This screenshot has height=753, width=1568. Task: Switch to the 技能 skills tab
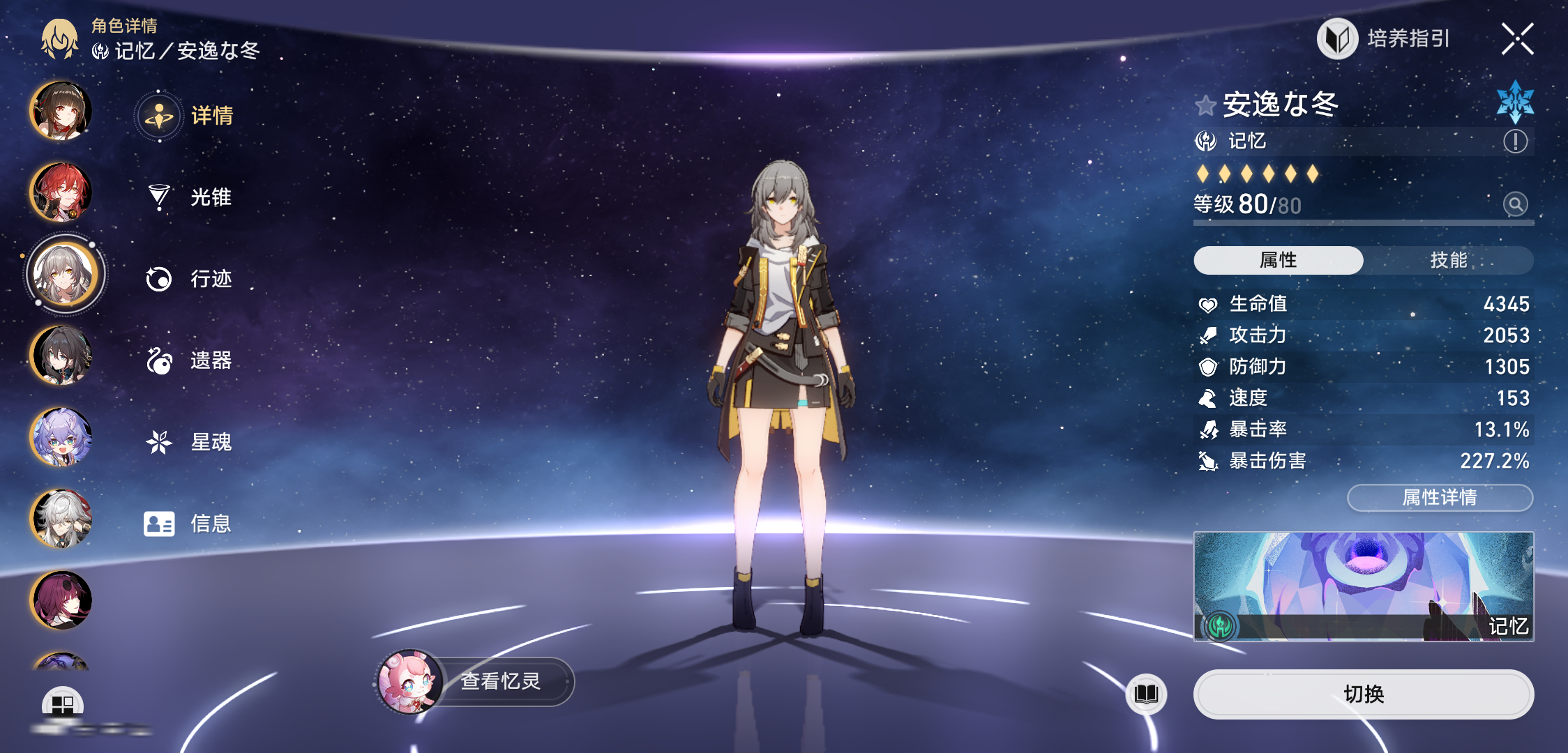click(1448, 260)
